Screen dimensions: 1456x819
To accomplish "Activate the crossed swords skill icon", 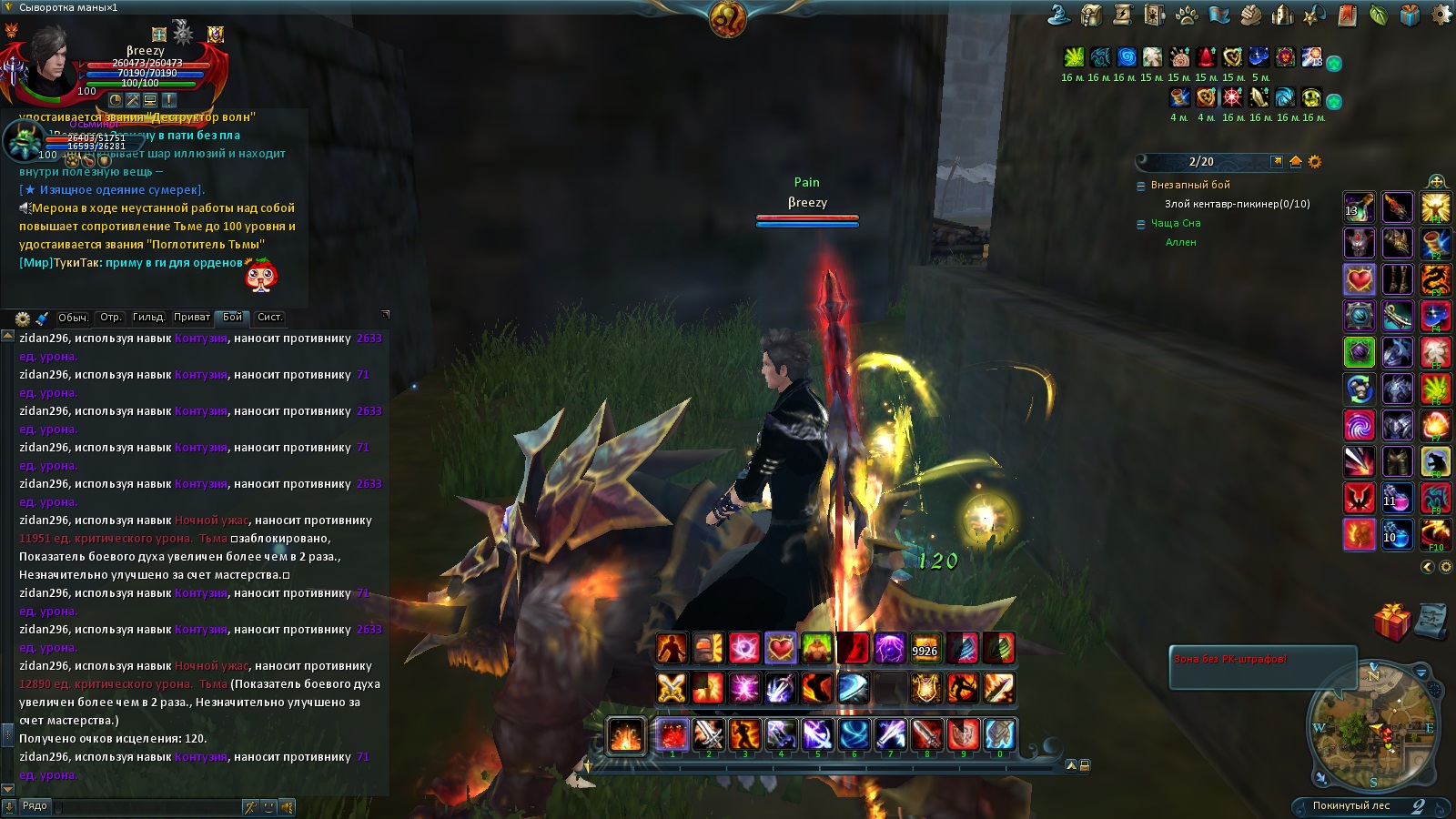I will [672, 688].
